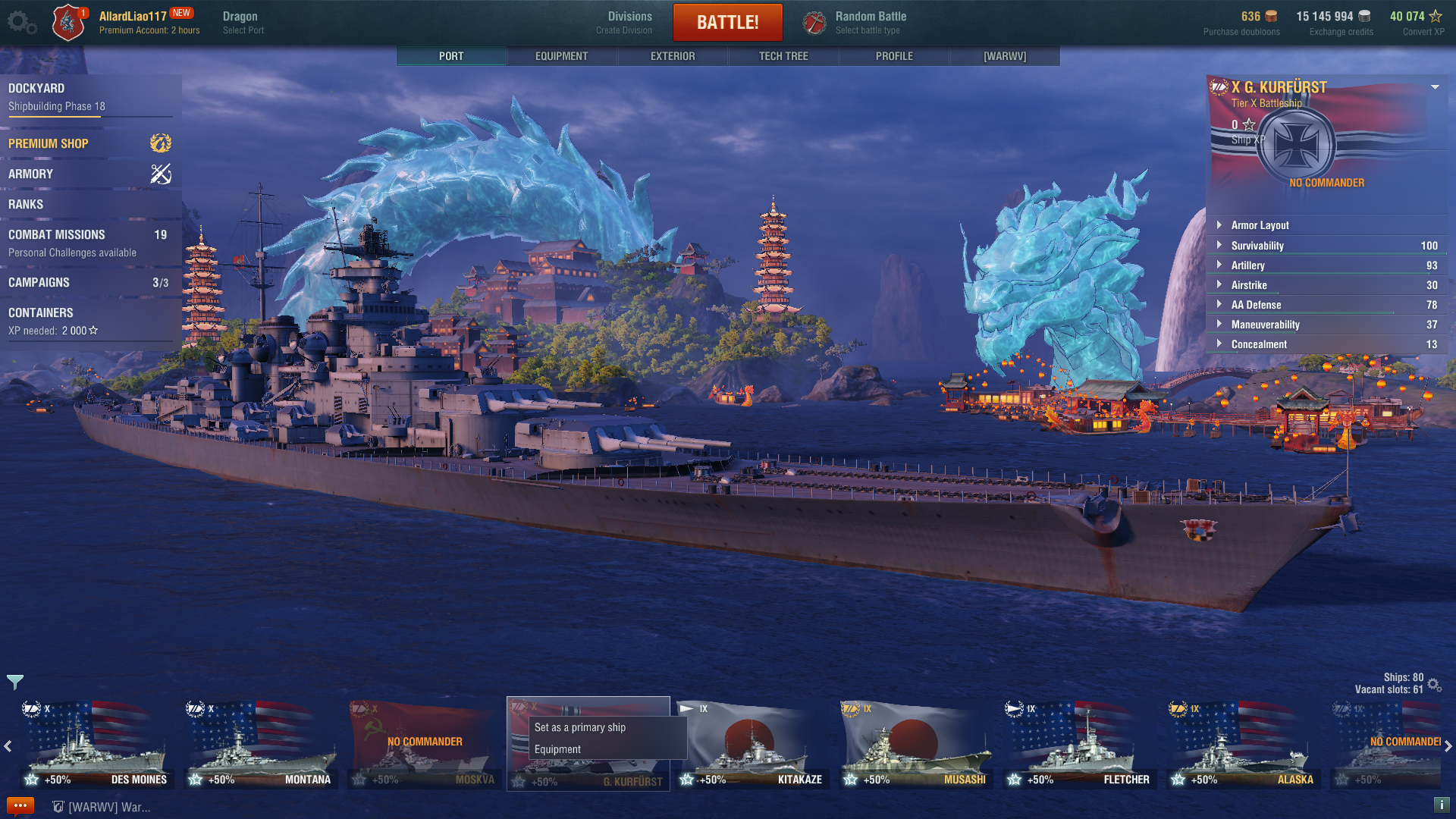Image resolution: width=1456 pixels, height=819 pixels.
Task: View the Profile tab
Action: point(894,56)
